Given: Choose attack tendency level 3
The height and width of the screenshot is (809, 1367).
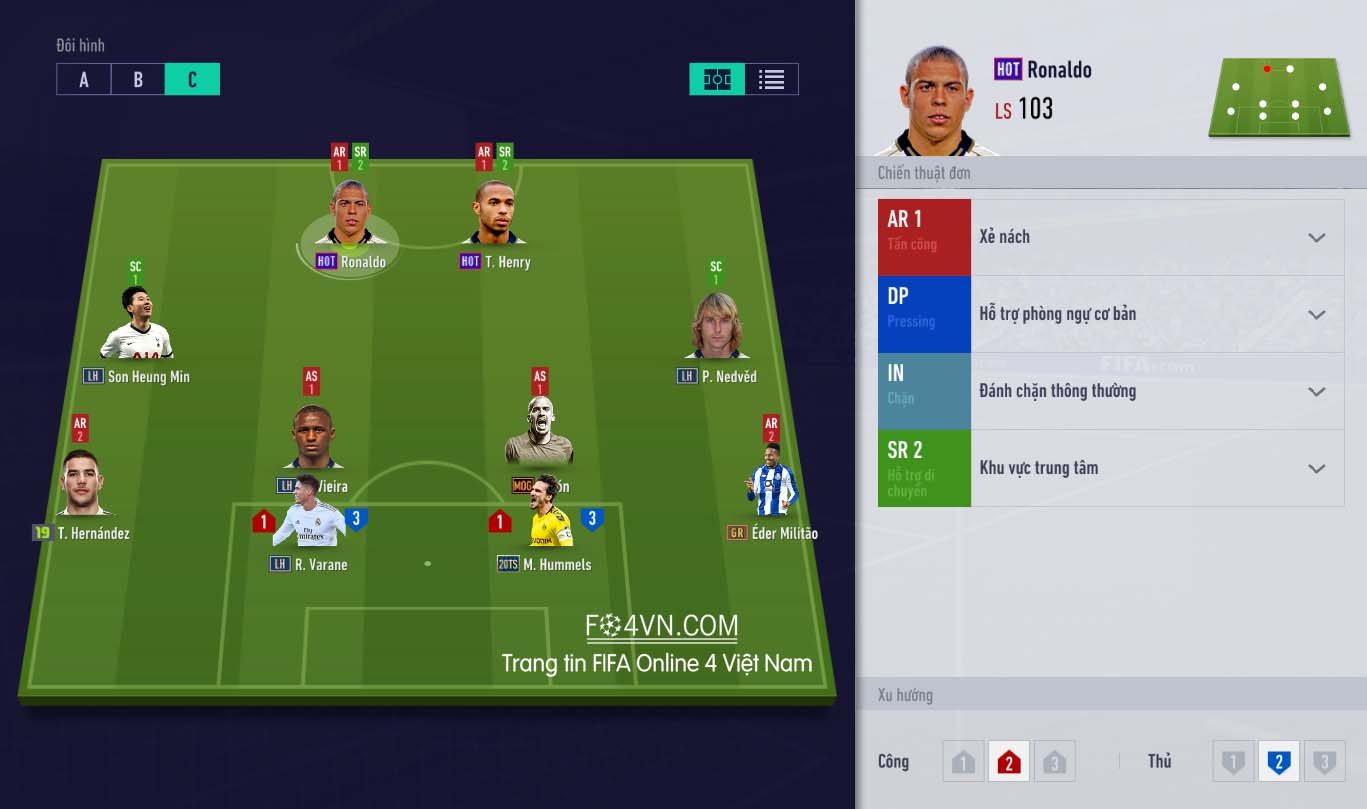Looking at the screenshot, I should [x=1054, y=763].
